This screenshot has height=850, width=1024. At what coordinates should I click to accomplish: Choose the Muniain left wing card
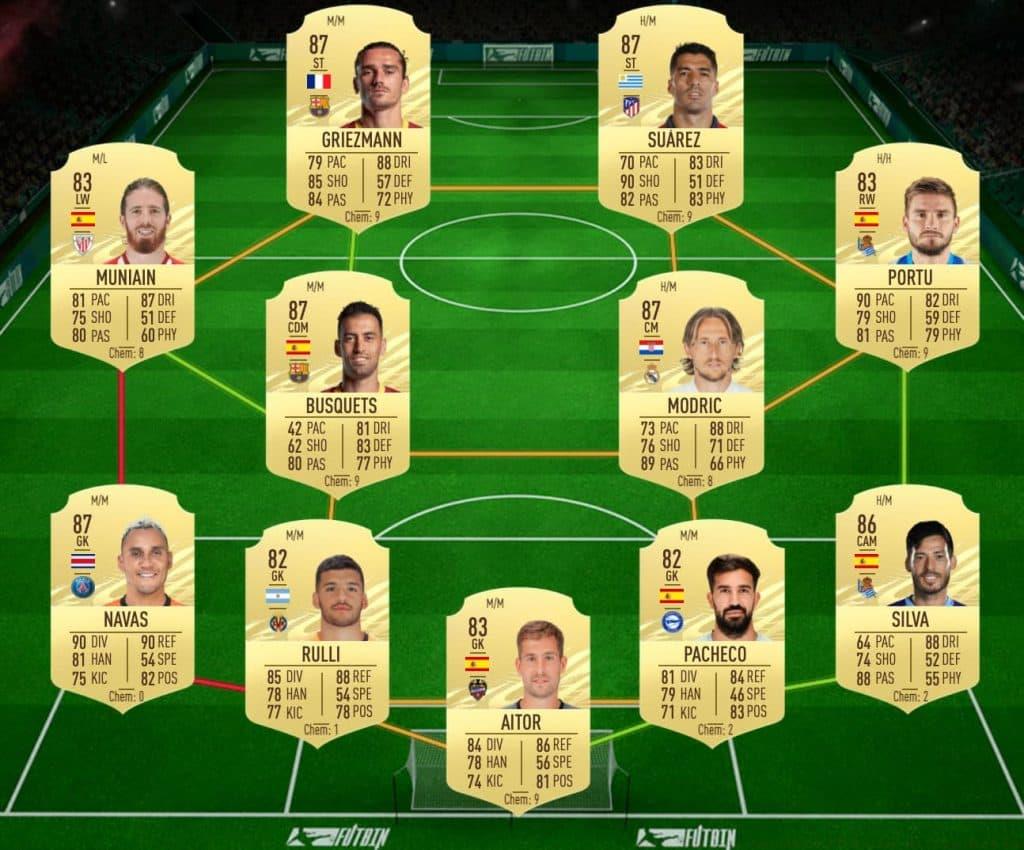[x=122, y=255]
